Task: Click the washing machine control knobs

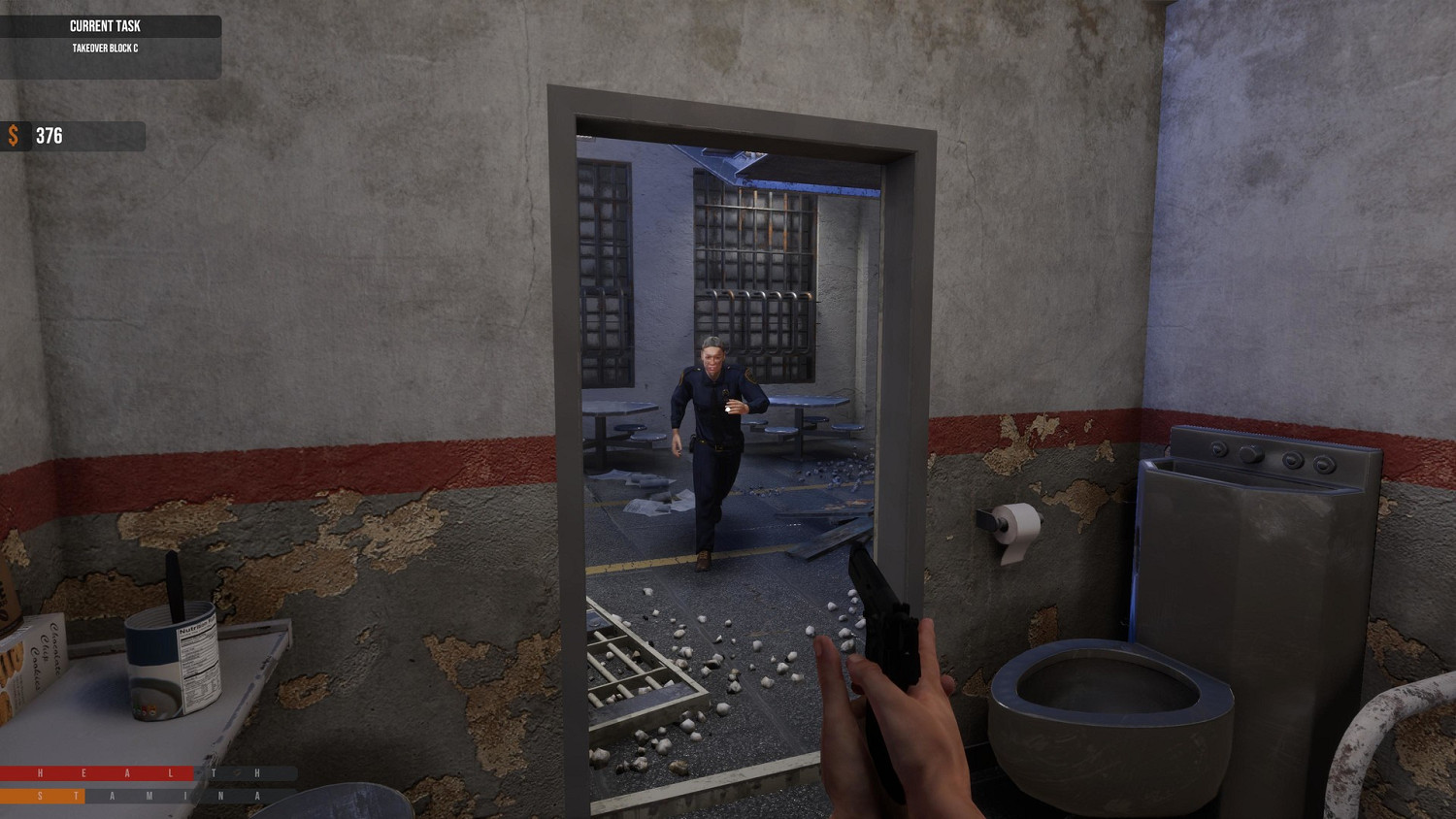Action: click(x=1262, y=454)
